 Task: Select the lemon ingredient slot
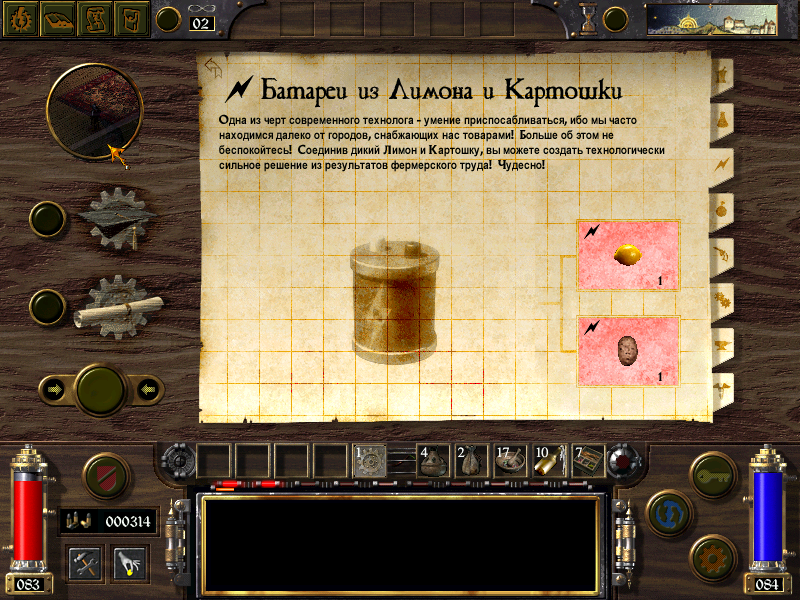point(629,256)
